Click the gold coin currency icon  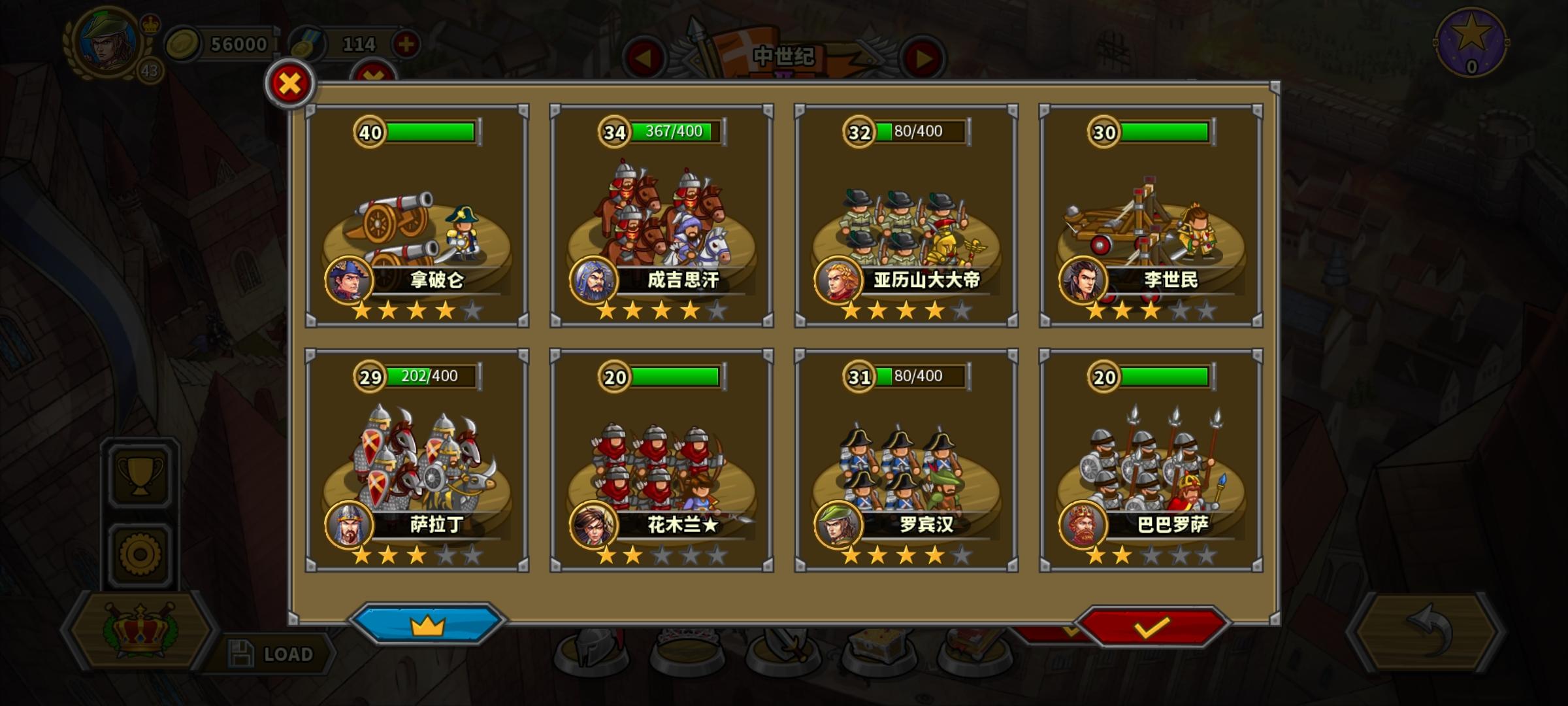[184, 44]
